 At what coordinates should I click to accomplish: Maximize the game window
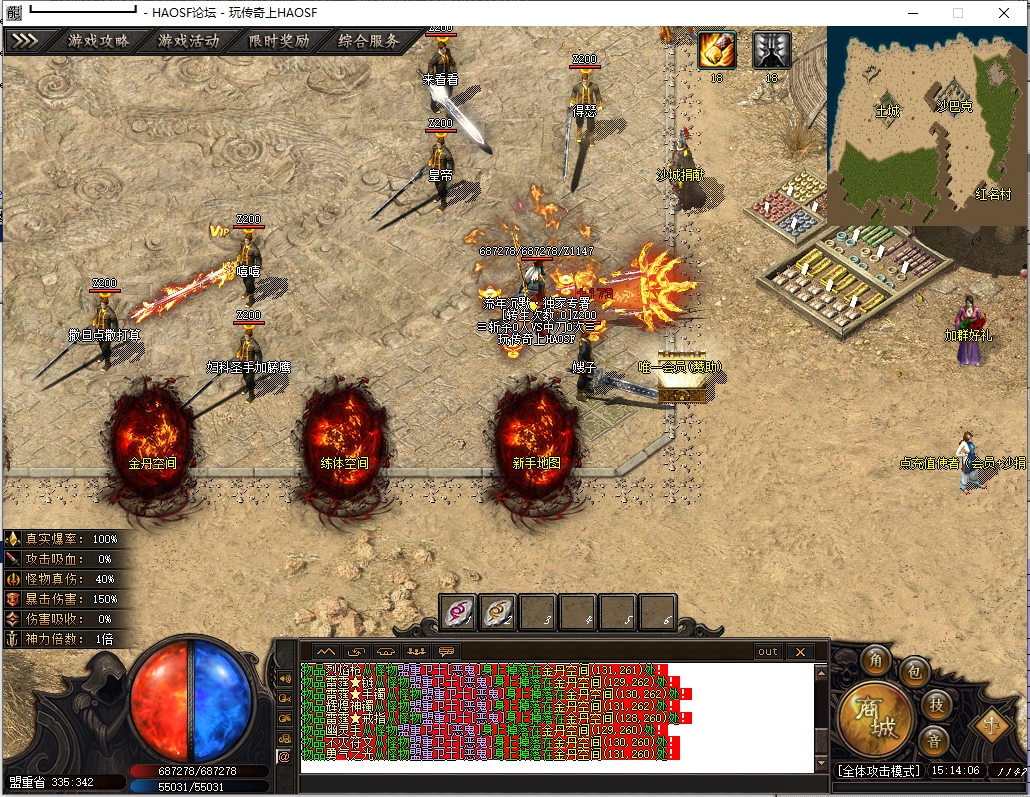958,13
